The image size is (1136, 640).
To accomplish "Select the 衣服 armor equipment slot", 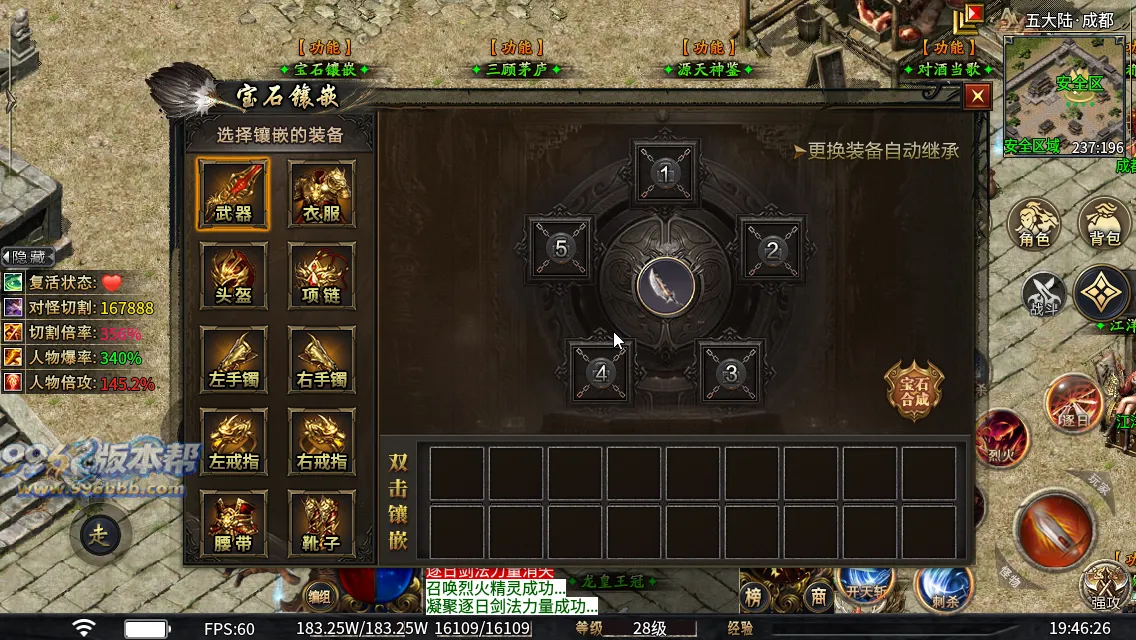I will coord(322,193).
